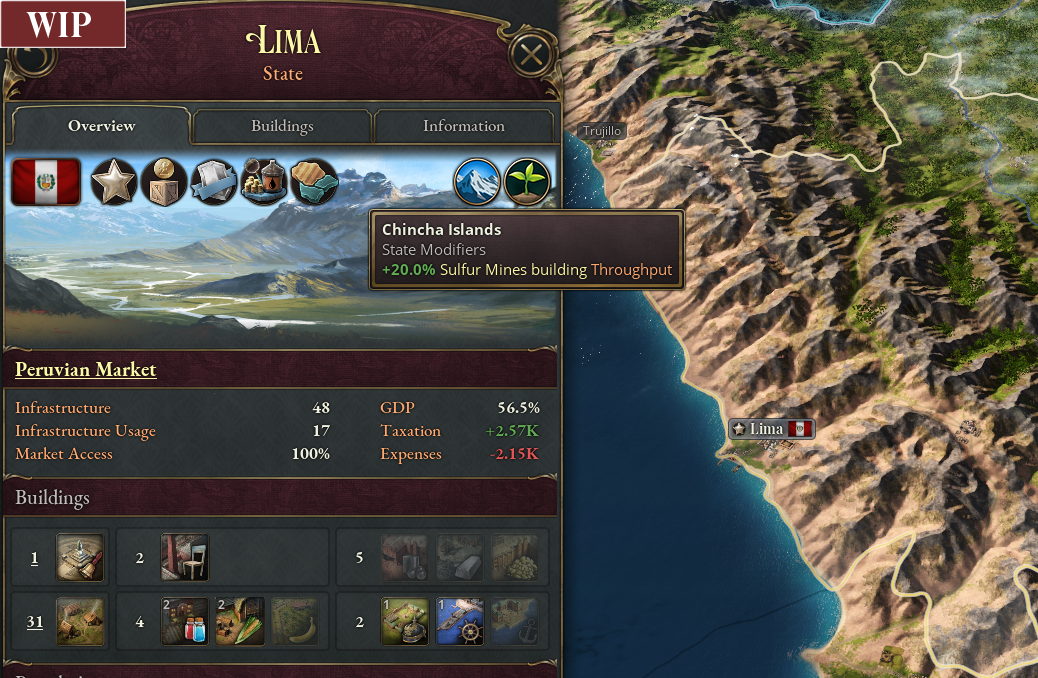Click the oil barrel and coins icon
This screenshot has width=1038, height=678.
(264, 182)
